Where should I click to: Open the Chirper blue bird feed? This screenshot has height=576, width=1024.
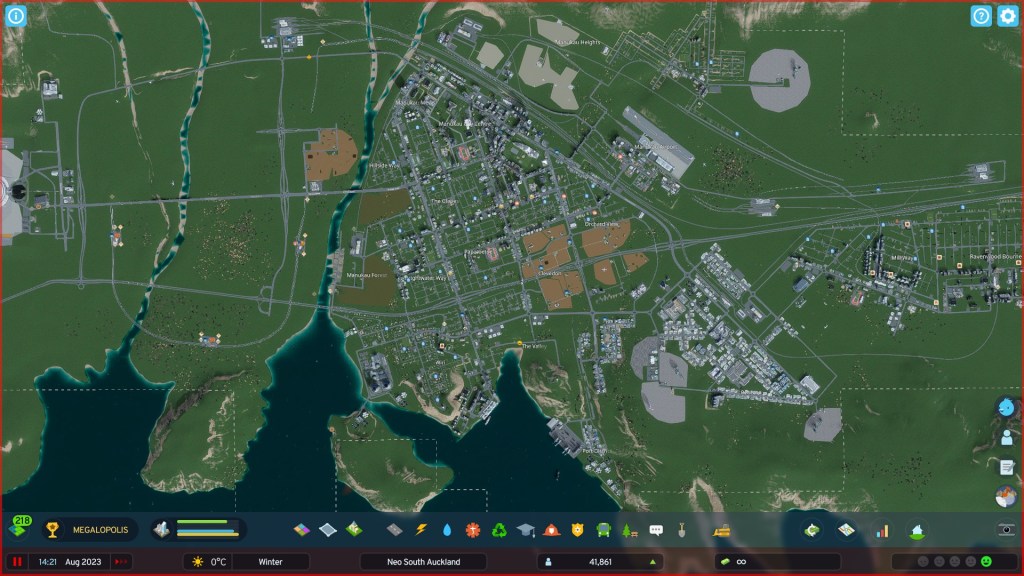1007,408
